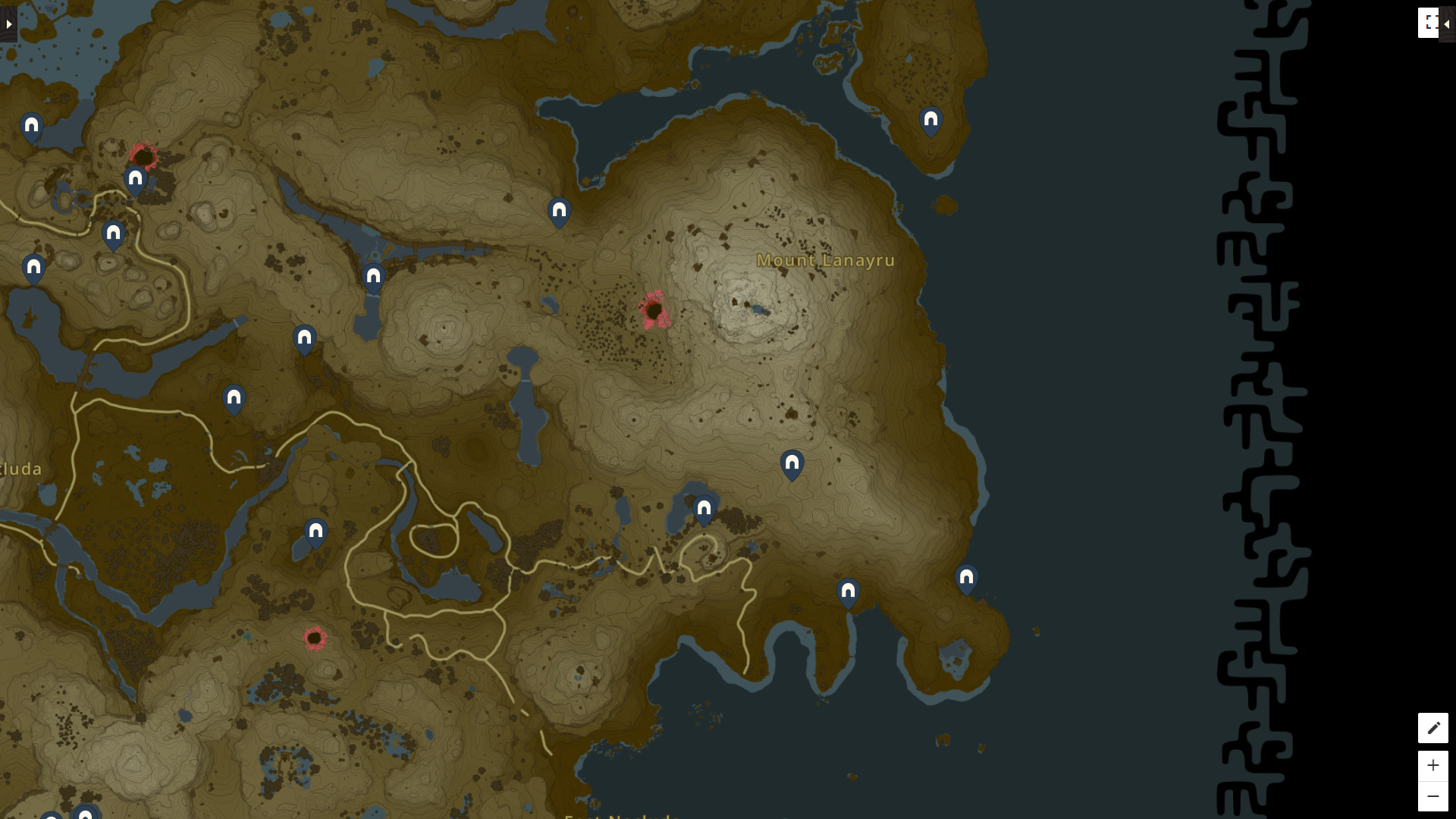
Task: Zoom in using the plus button
Action: tap(1434, 765)
